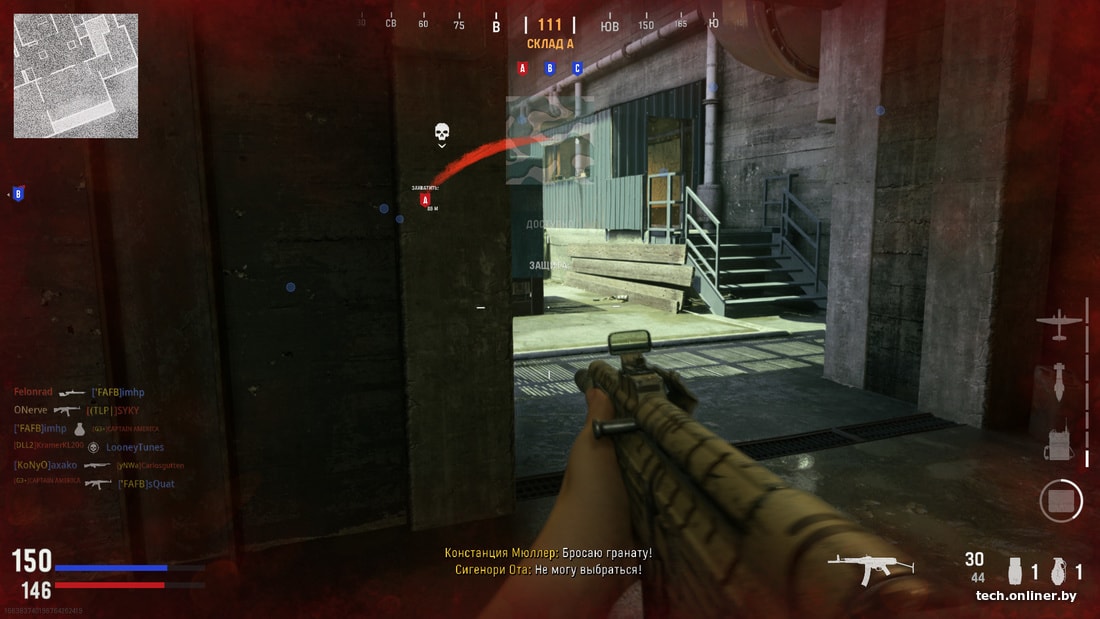Use the circular field upgrade icon

pos(1060,500)
